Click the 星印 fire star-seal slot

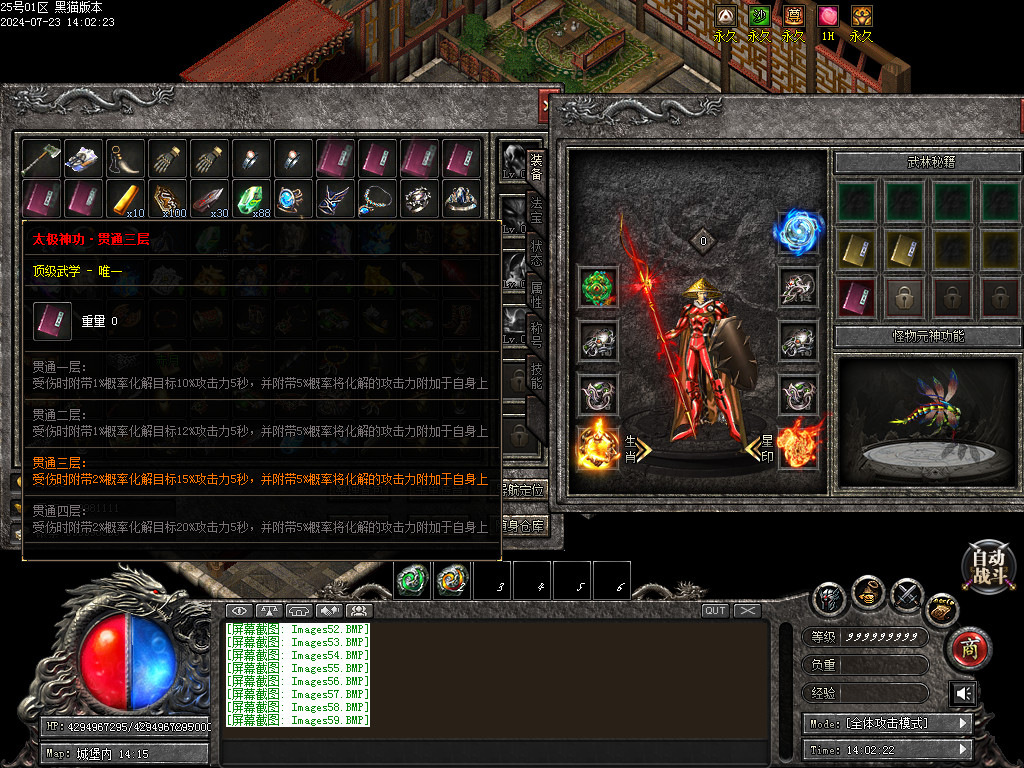[x=798, y=446]
